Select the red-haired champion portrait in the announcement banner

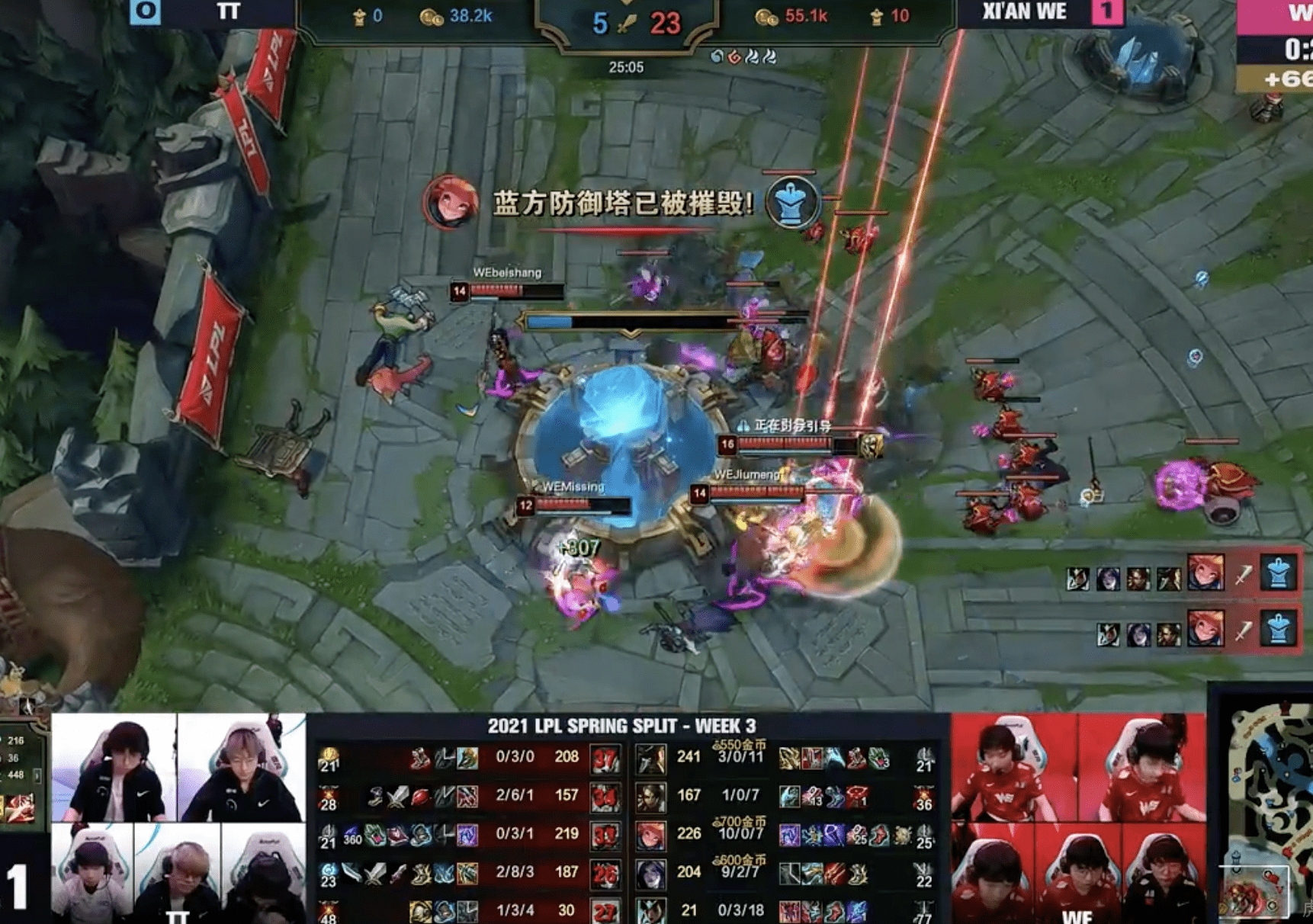tap(450, 201)
